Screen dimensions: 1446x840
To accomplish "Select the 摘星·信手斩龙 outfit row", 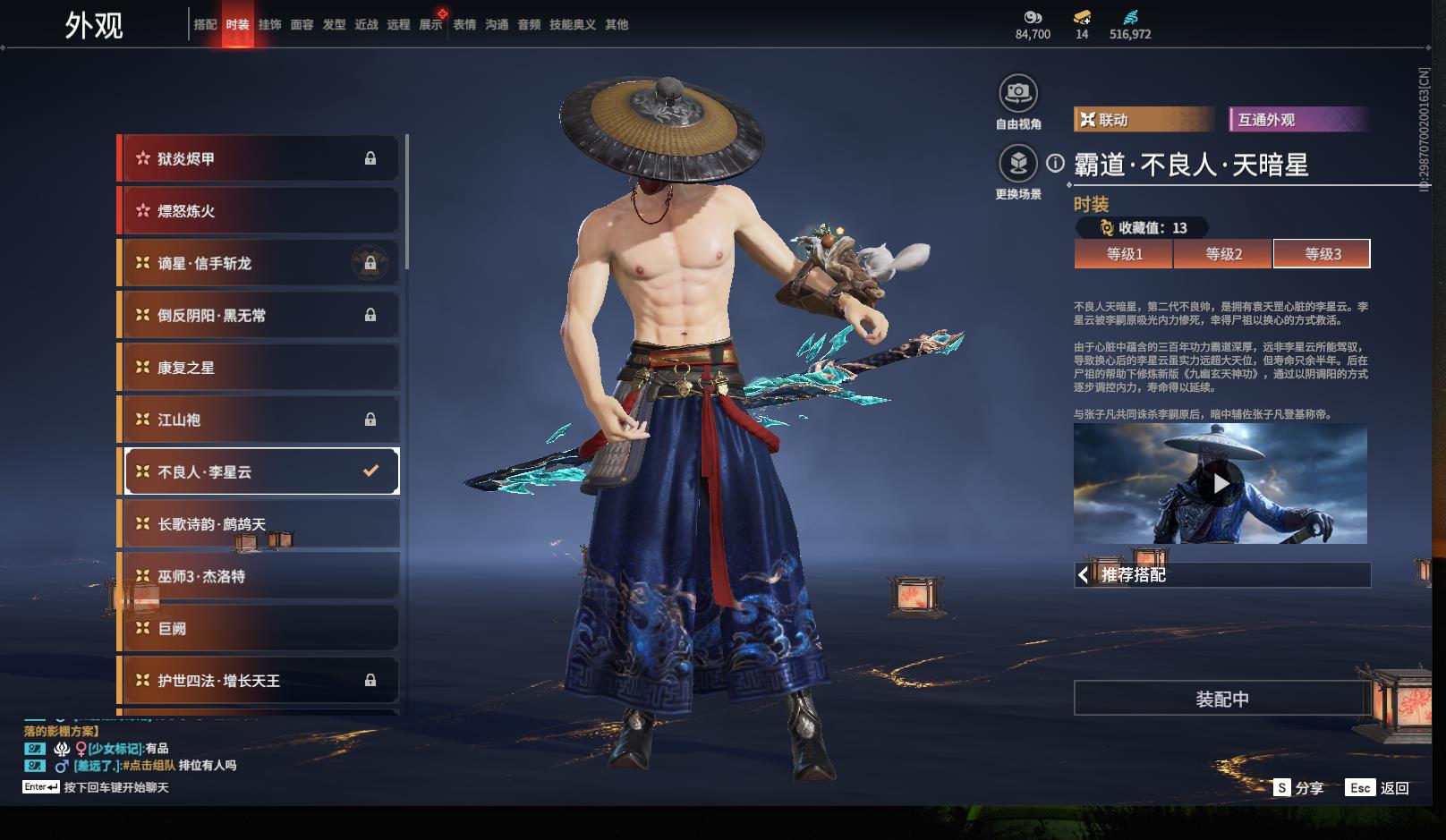I will (x=259, y=264).
